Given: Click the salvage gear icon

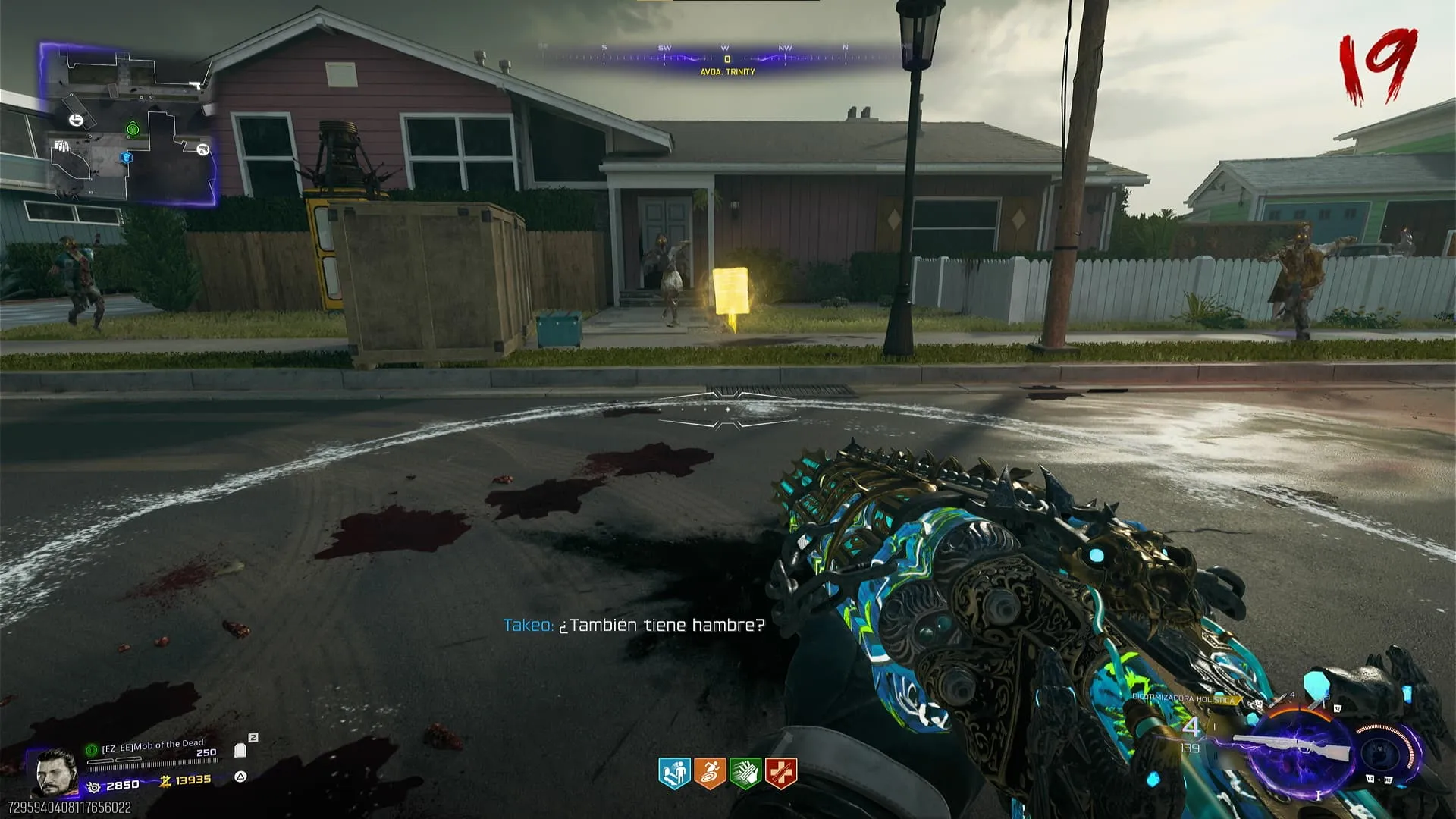Looking at the screenshot, I should pyautogui.click(x=94, y=787).
